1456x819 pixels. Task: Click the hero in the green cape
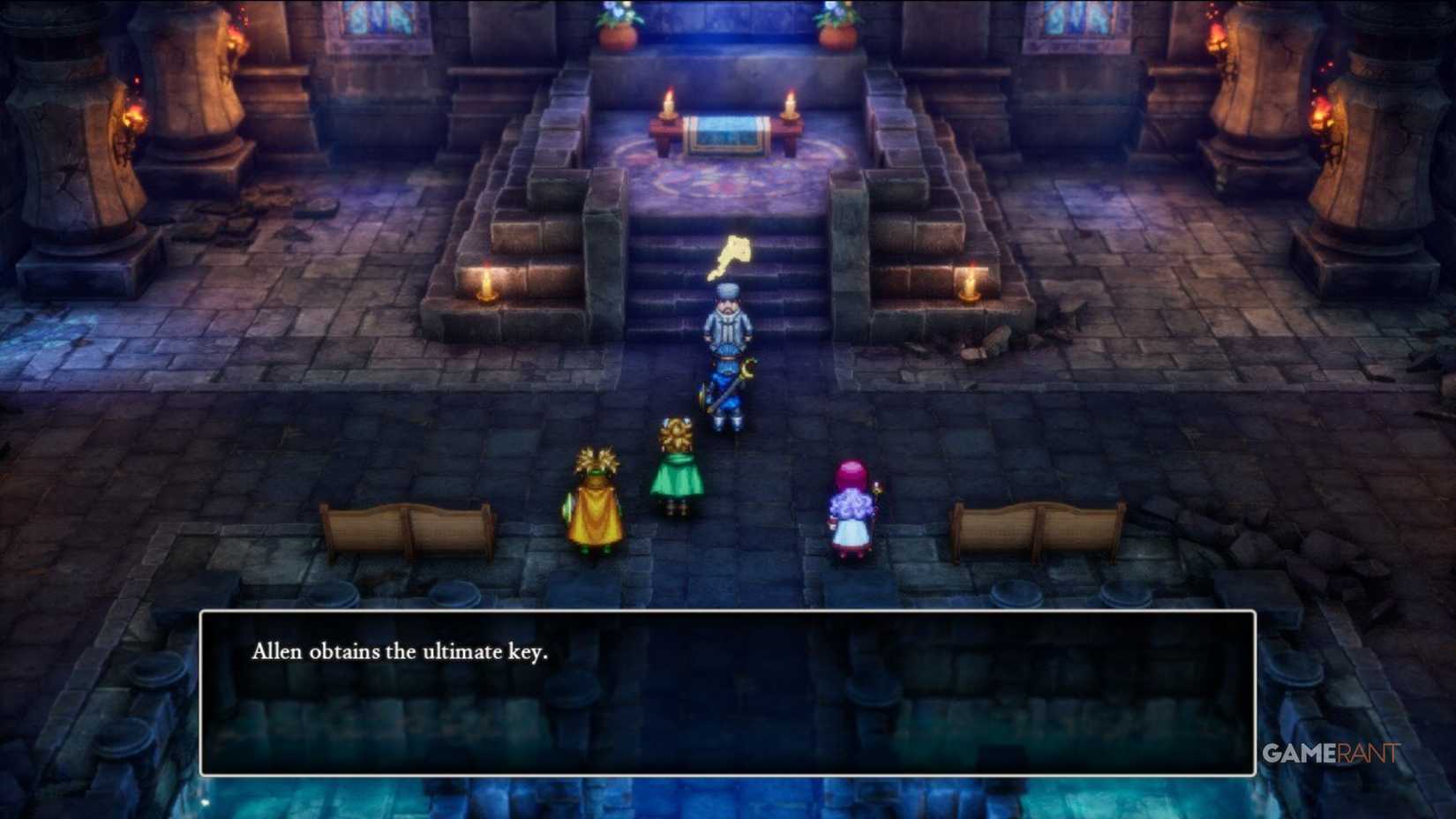(678, 472)
